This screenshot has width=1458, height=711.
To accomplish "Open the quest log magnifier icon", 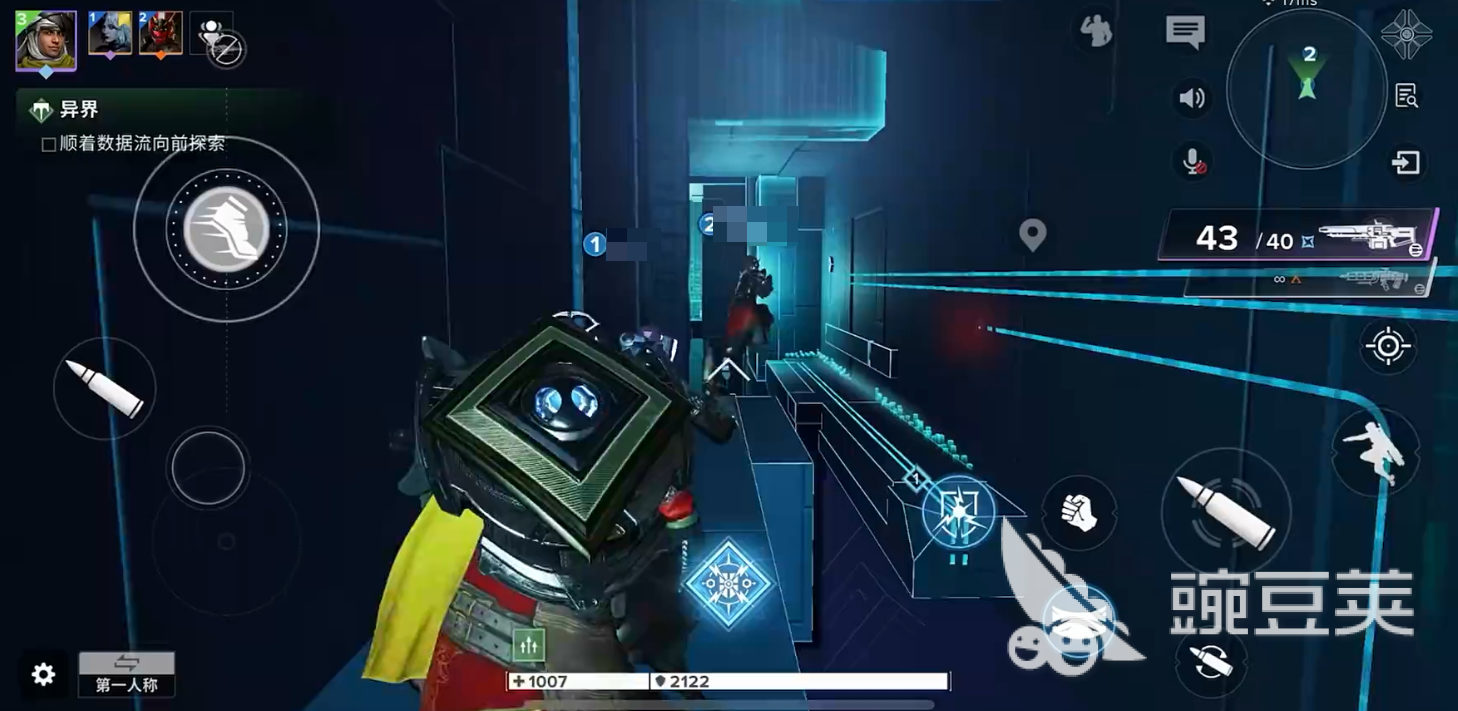I will tap(1406, 96).
